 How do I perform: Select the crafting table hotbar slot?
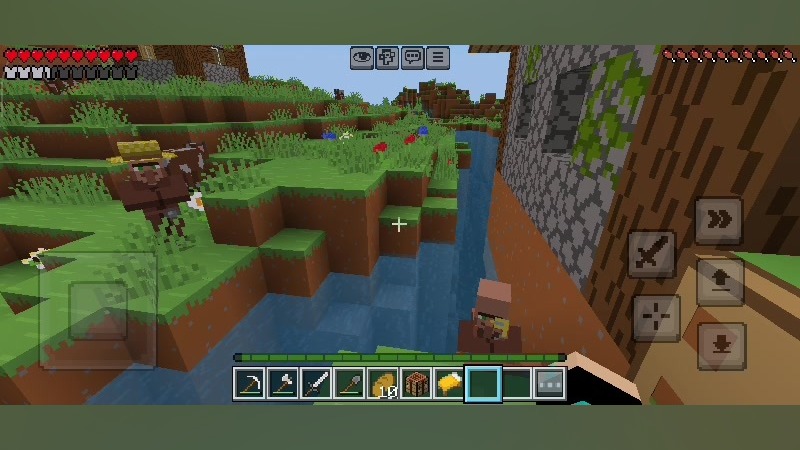pos(416,383)
